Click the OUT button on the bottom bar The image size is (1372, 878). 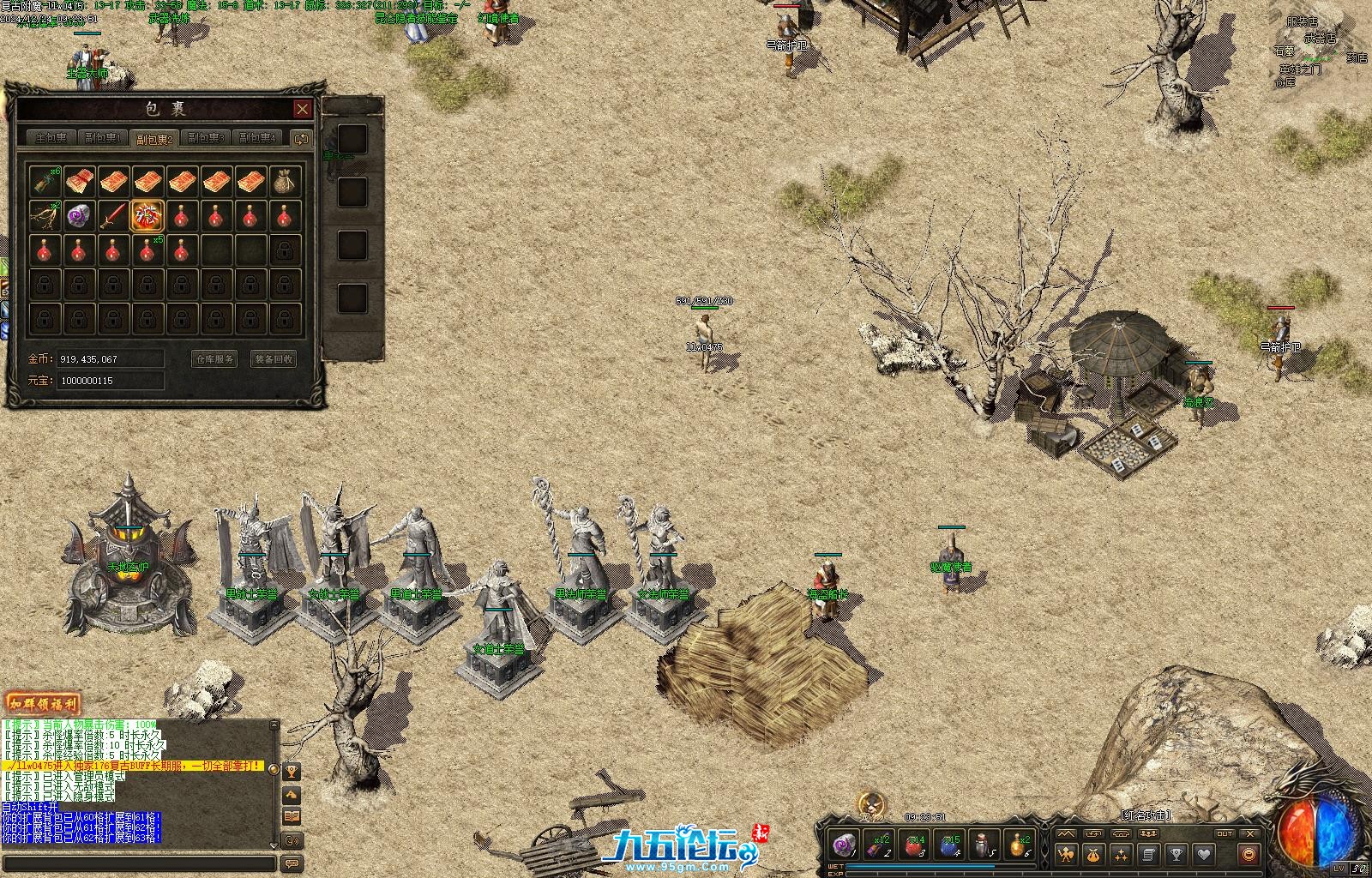point(1224,833)
